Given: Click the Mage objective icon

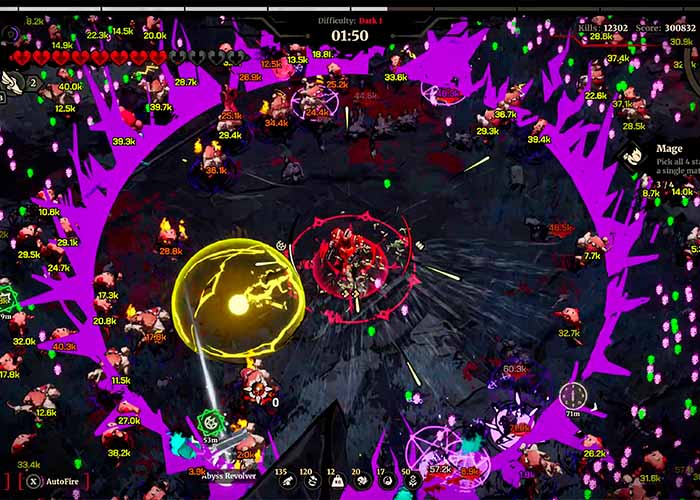Looking at the screenshot, I should point(632,155).
